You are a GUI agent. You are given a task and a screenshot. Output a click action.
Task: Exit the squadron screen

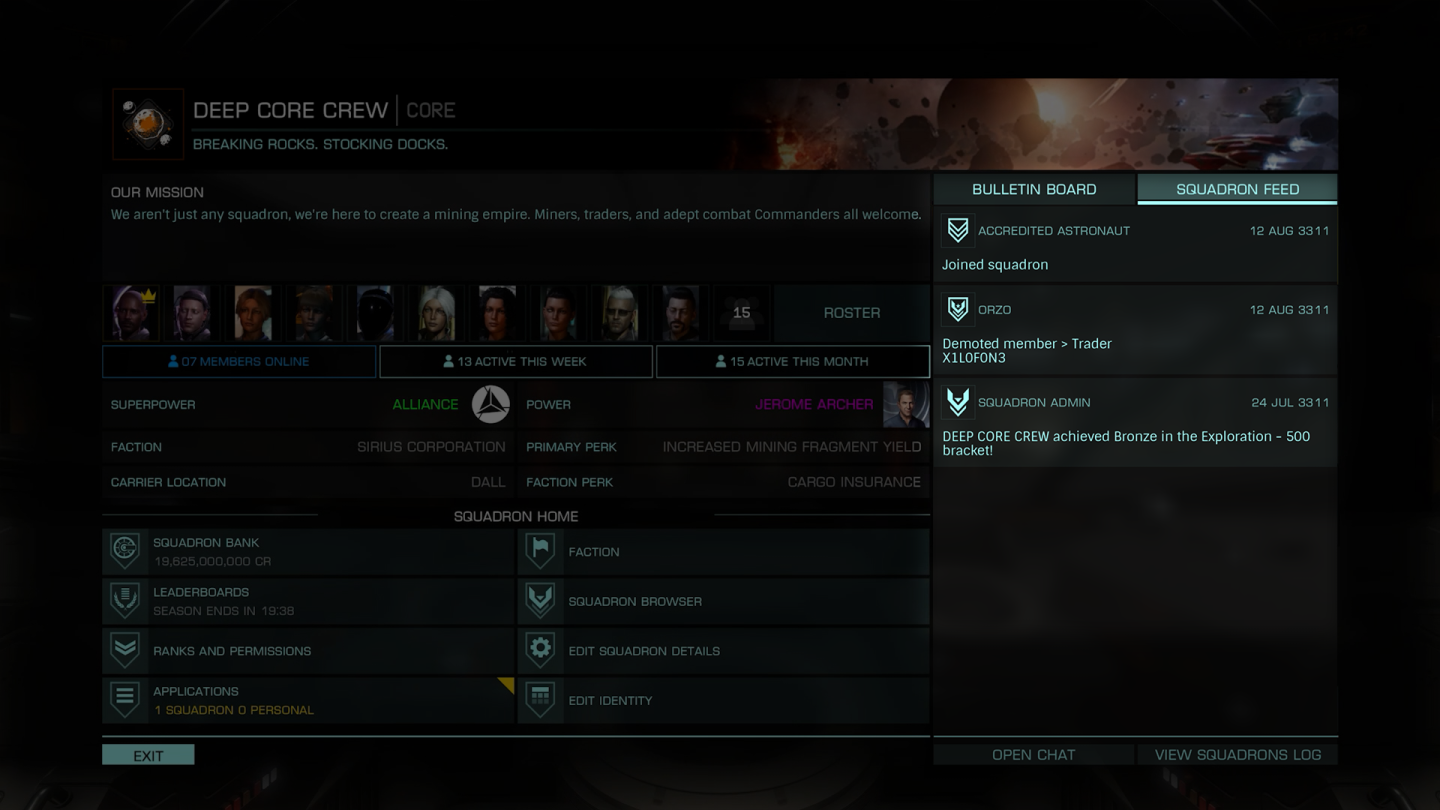pos(148,755)
